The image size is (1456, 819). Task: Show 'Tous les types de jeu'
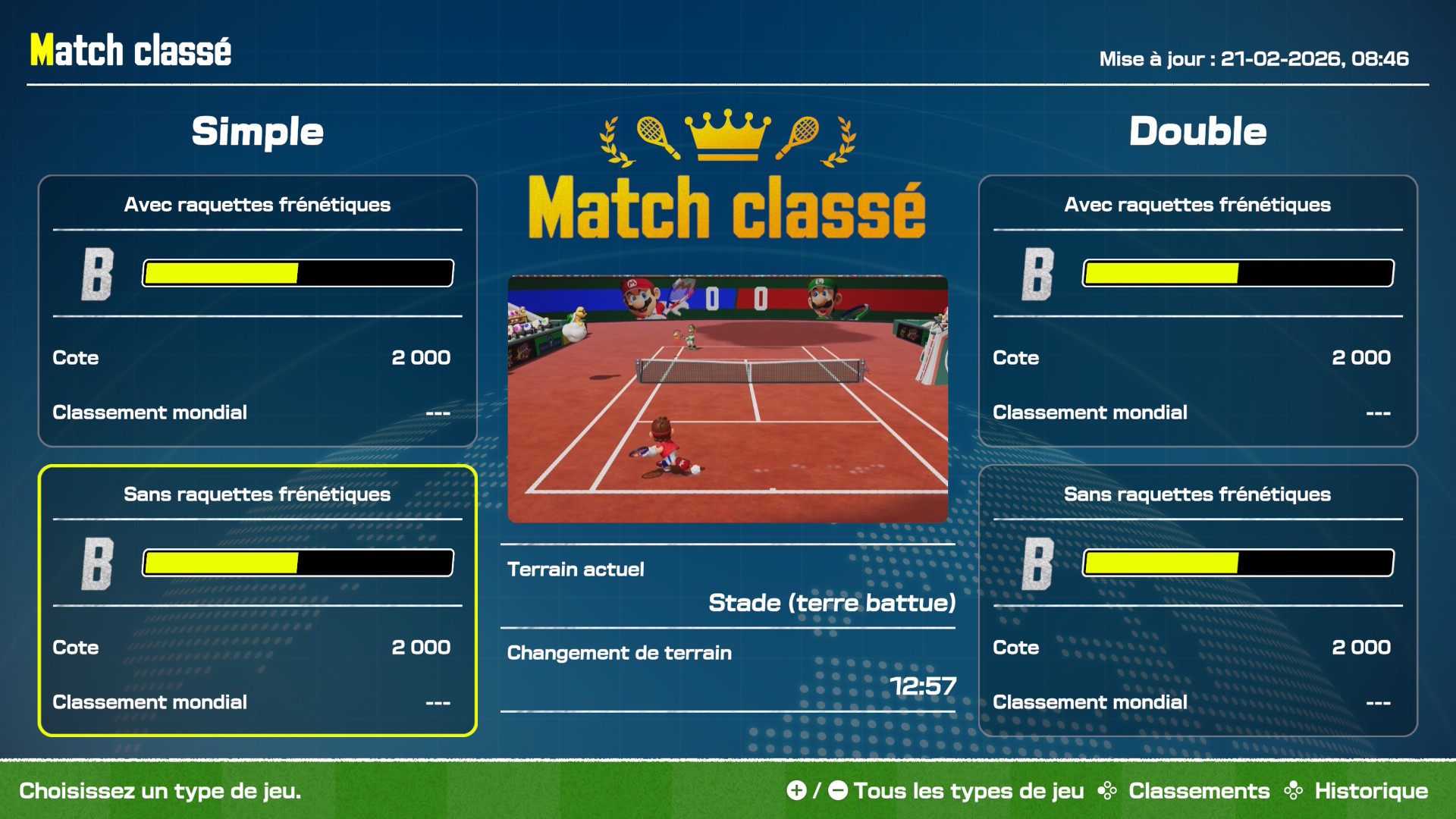click(968, 791)
